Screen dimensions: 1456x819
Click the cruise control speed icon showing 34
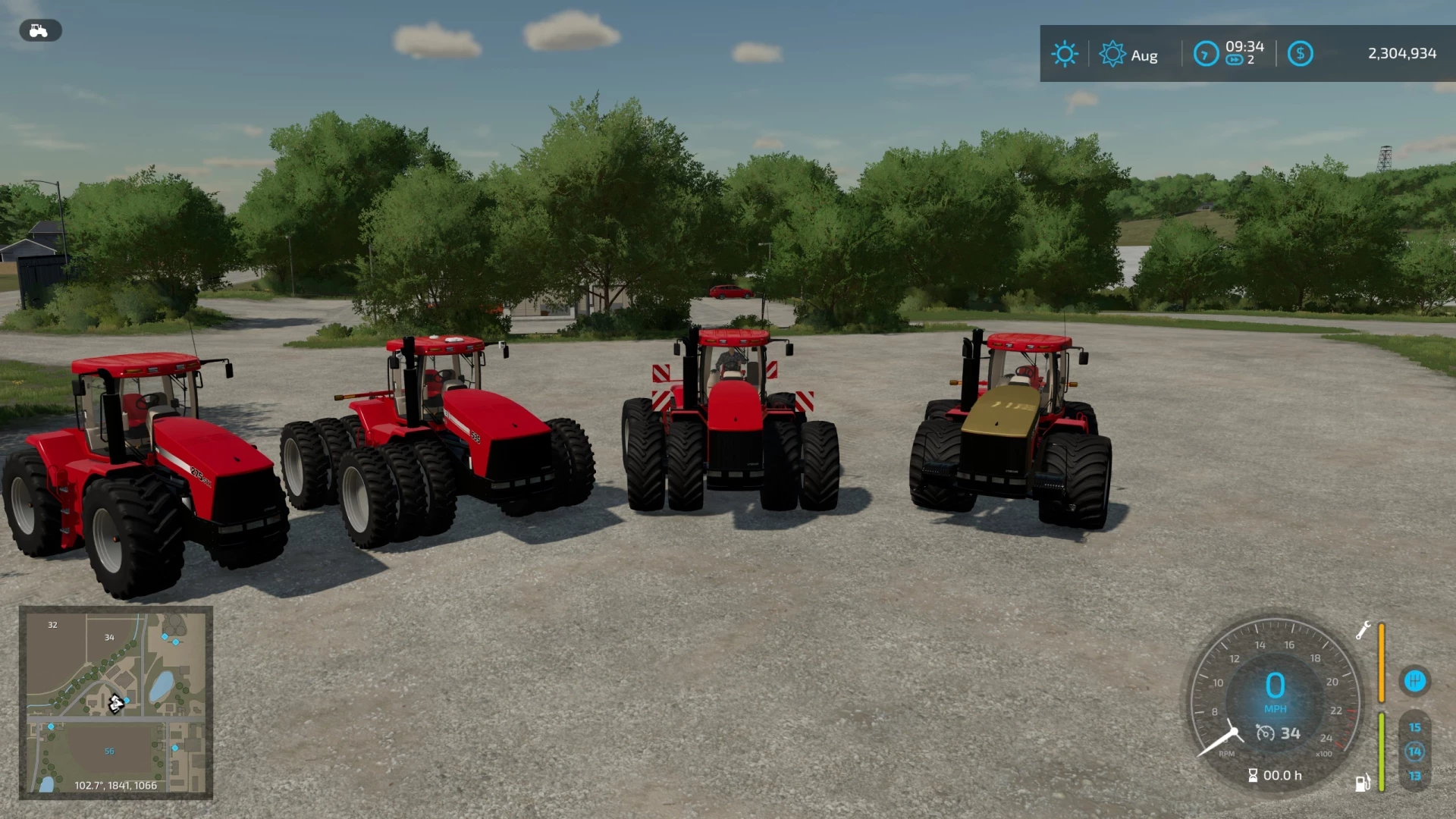1278,733
